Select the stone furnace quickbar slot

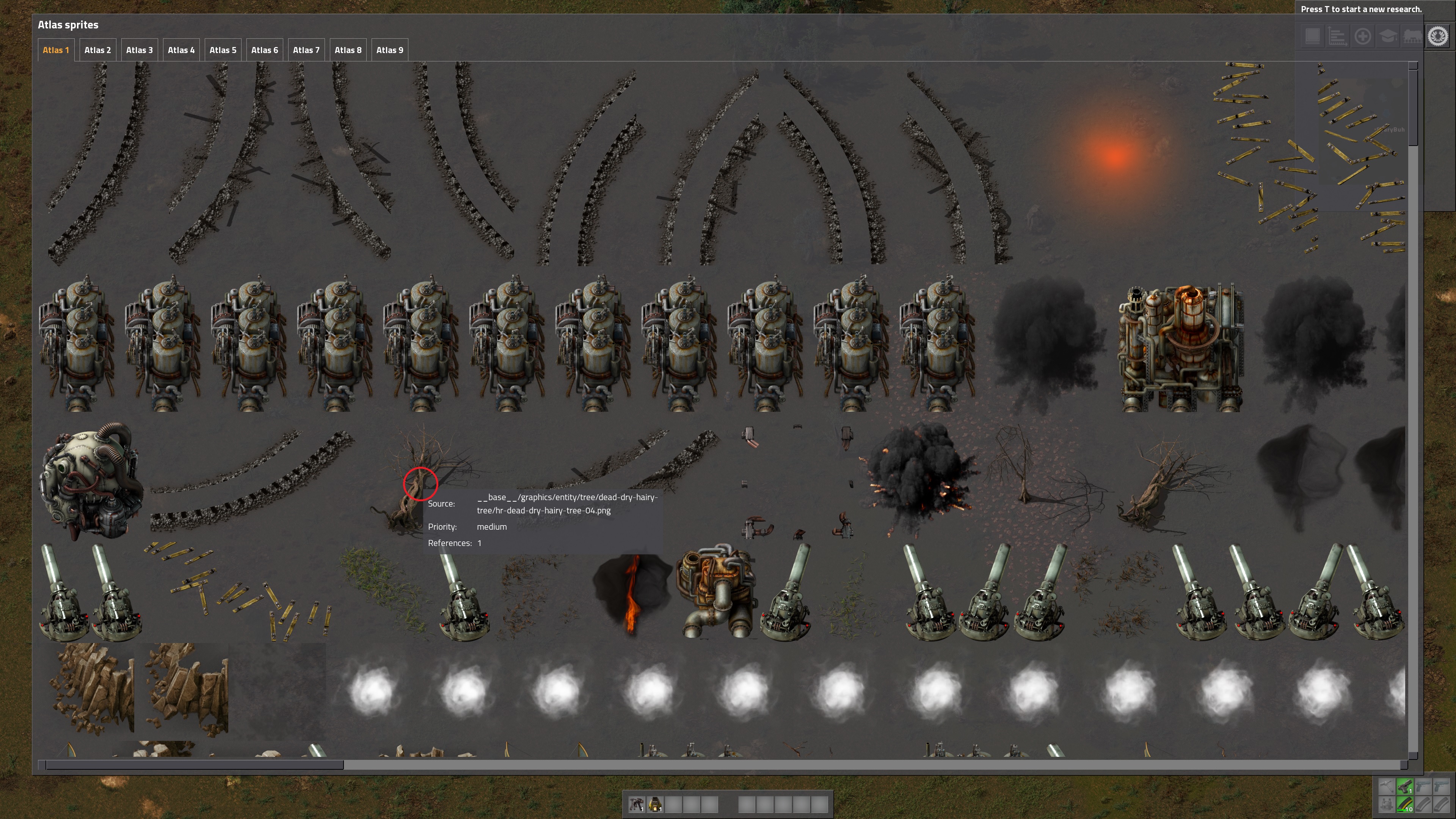[x=655, y=804]
